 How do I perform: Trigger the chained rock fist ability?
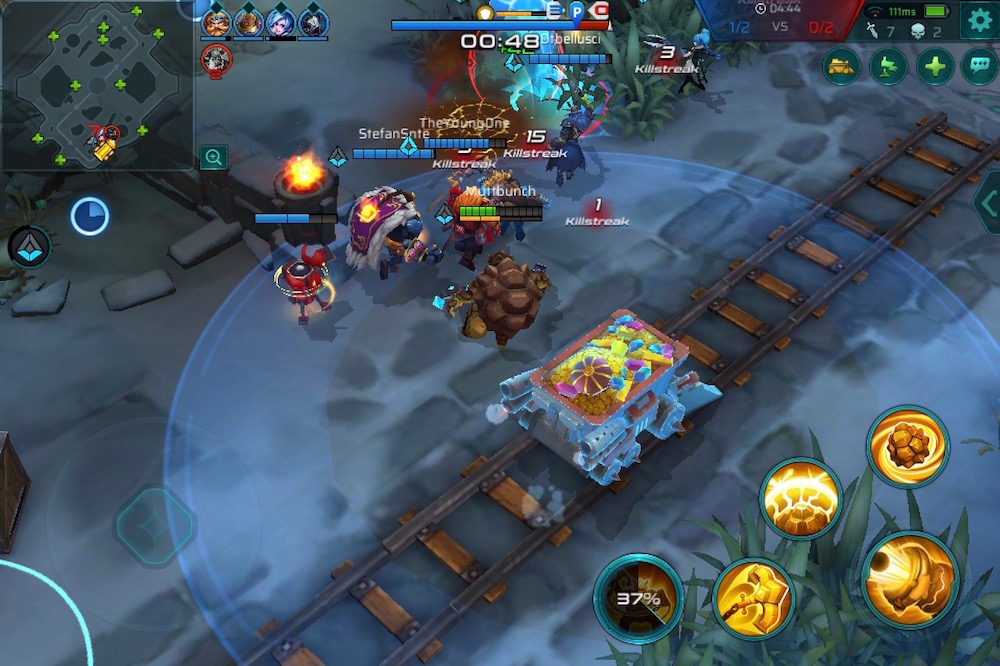click(x=754, y=598)
